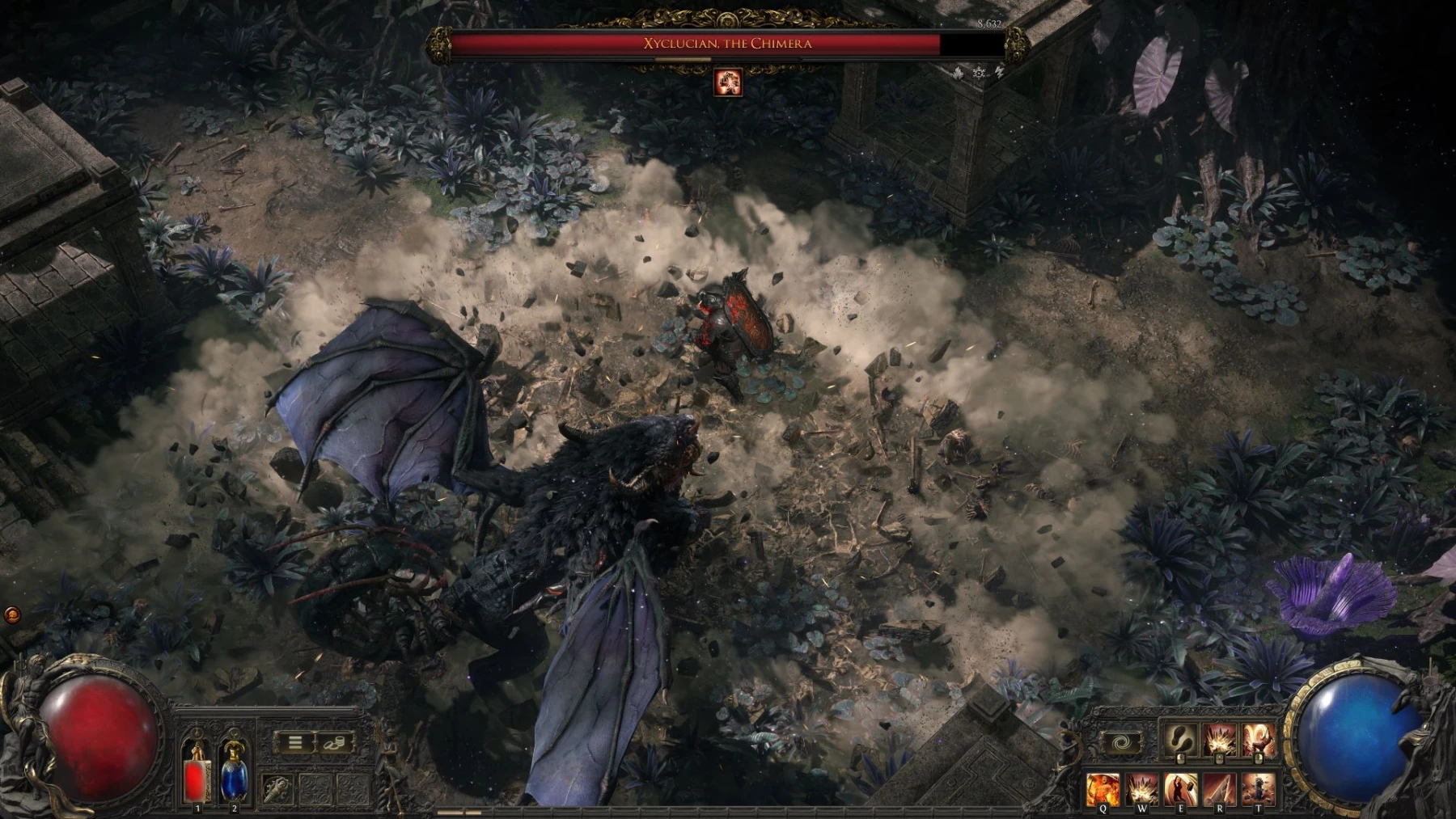The image size is (1456, 819).
Task: Use the red life flask in slot 1
Action: point(197,780)
